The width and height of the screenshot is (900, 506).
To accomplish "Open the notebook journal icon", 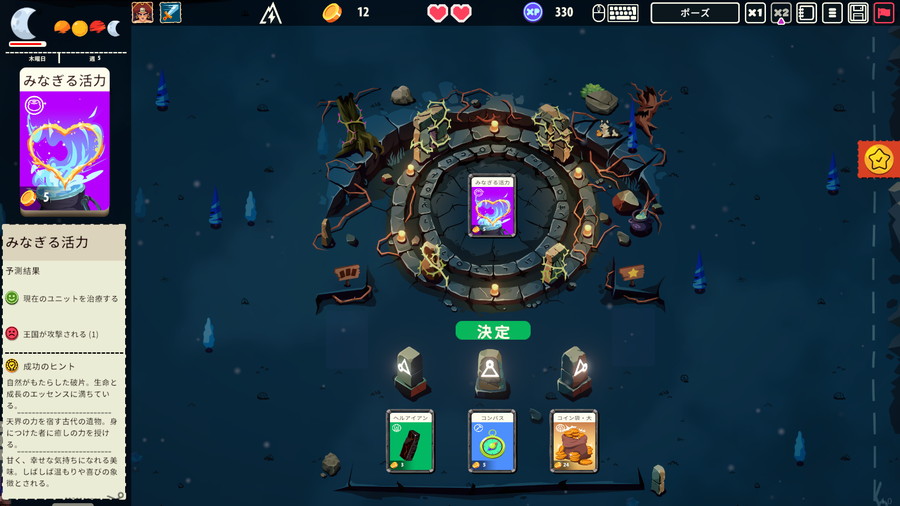I will tap(807, 13).
